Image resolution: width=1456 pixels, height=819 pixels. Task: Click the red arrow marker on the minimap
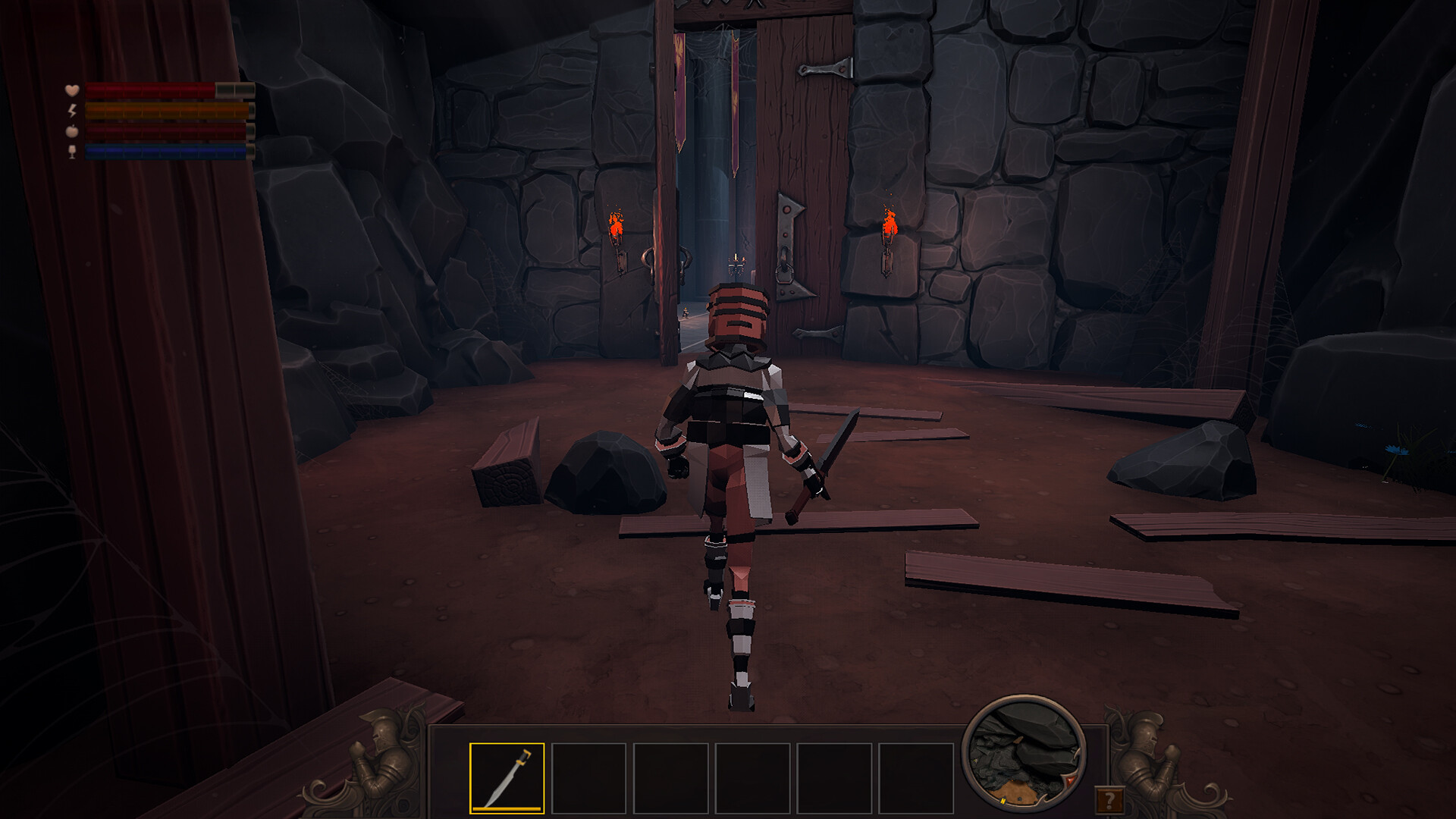[1070, 781]
